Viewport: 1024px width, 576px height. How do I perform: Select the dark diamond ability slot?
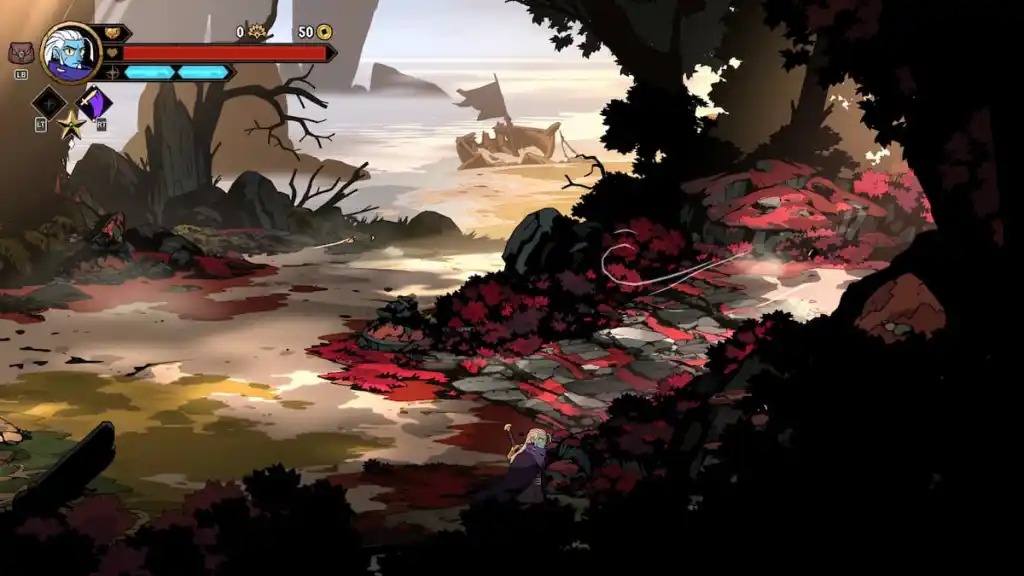(x=49, y=102)
